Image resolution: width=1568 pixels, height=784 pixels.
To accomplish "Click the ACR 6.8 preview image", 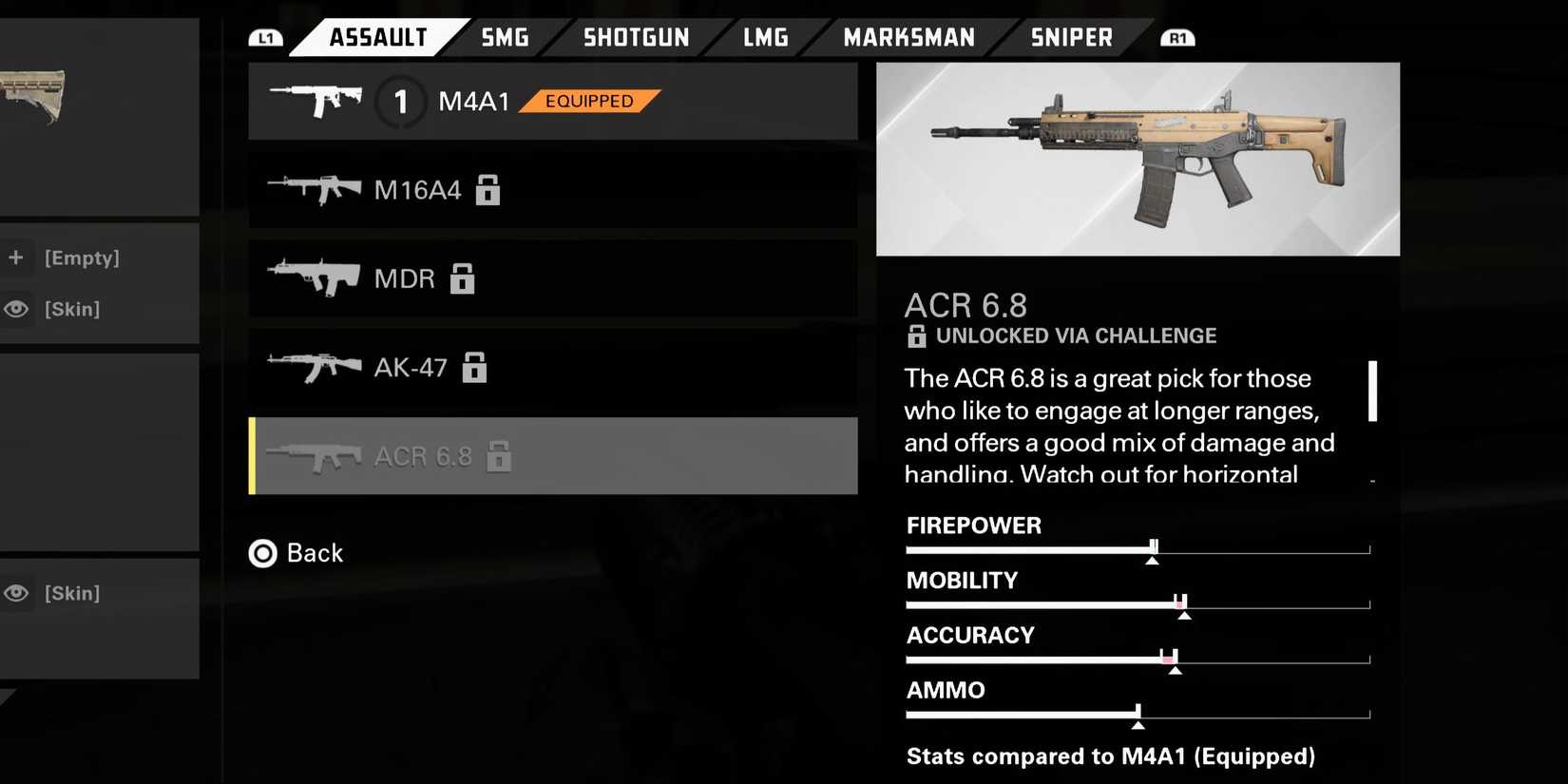I will pos(1137,160).
